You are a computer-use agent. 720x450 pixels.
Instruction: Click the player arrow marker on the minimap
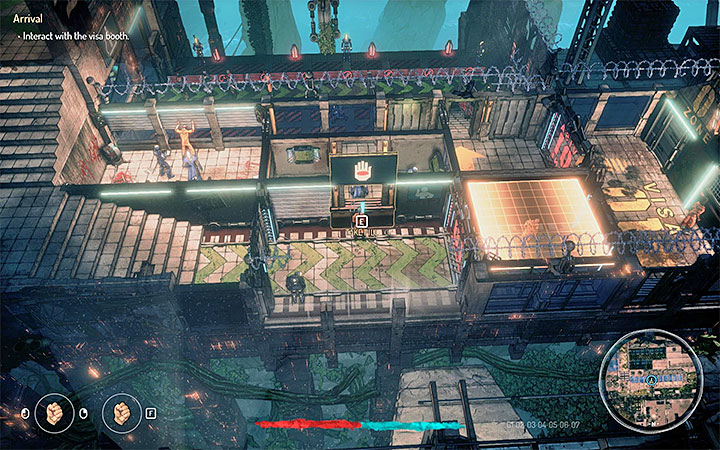coord(652,381)
